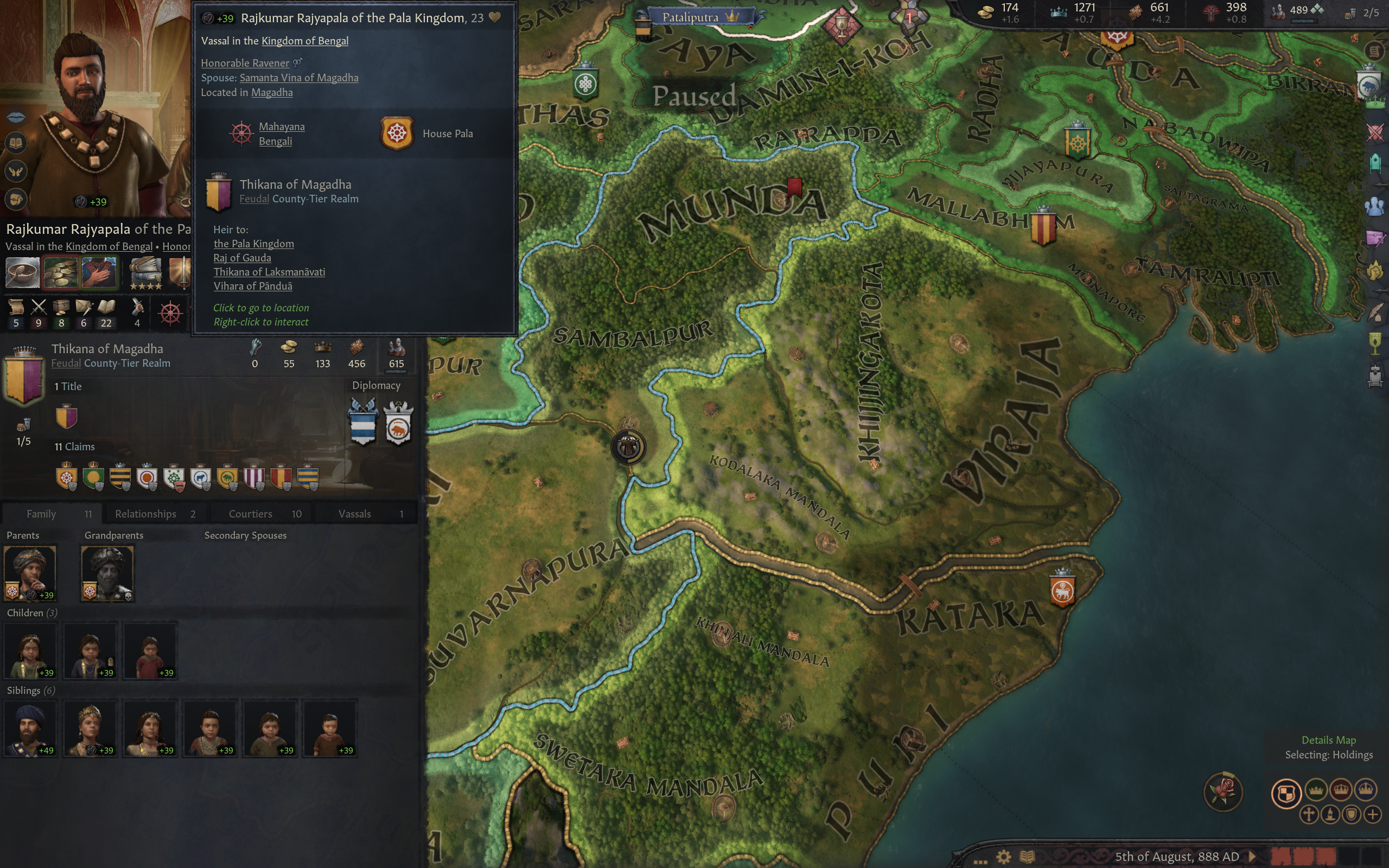Open the game settings gear icon
Viewport: 1389px width, 868px height.
[1003, 857]
